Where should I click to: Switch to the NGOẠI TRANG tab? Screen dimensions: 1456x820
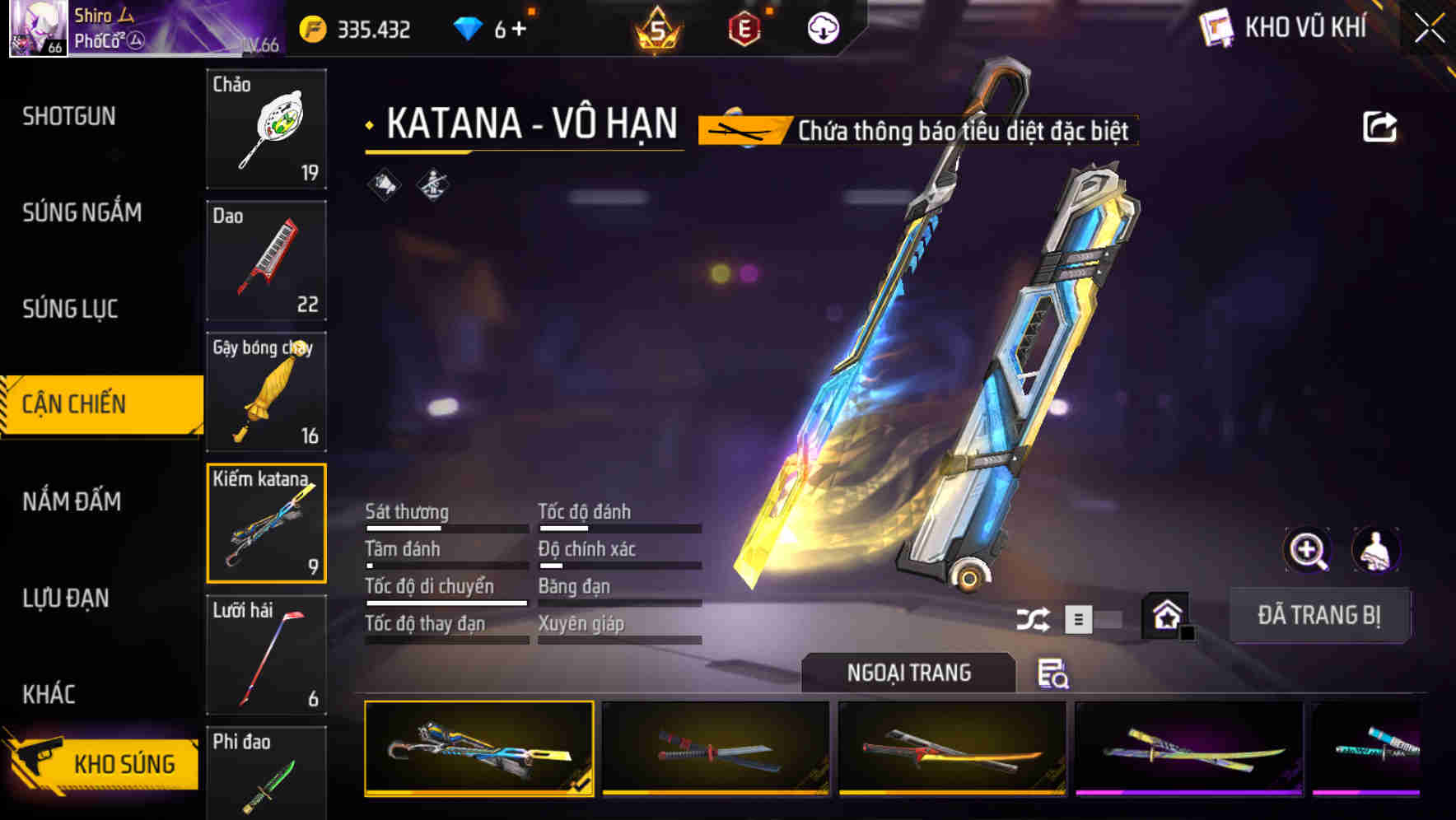pos(908,672)
